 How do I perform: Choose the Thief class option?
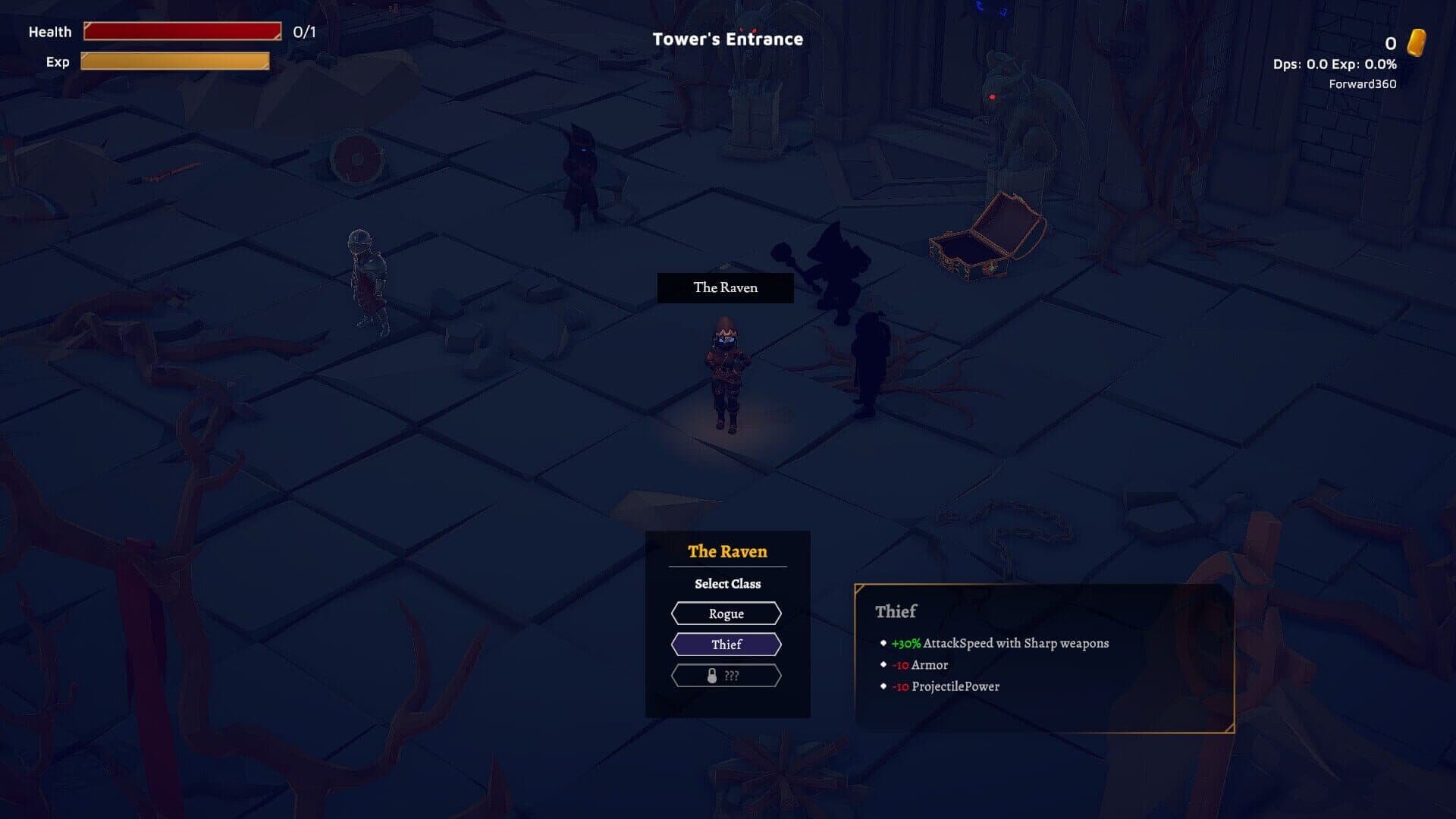click(726, 645)
